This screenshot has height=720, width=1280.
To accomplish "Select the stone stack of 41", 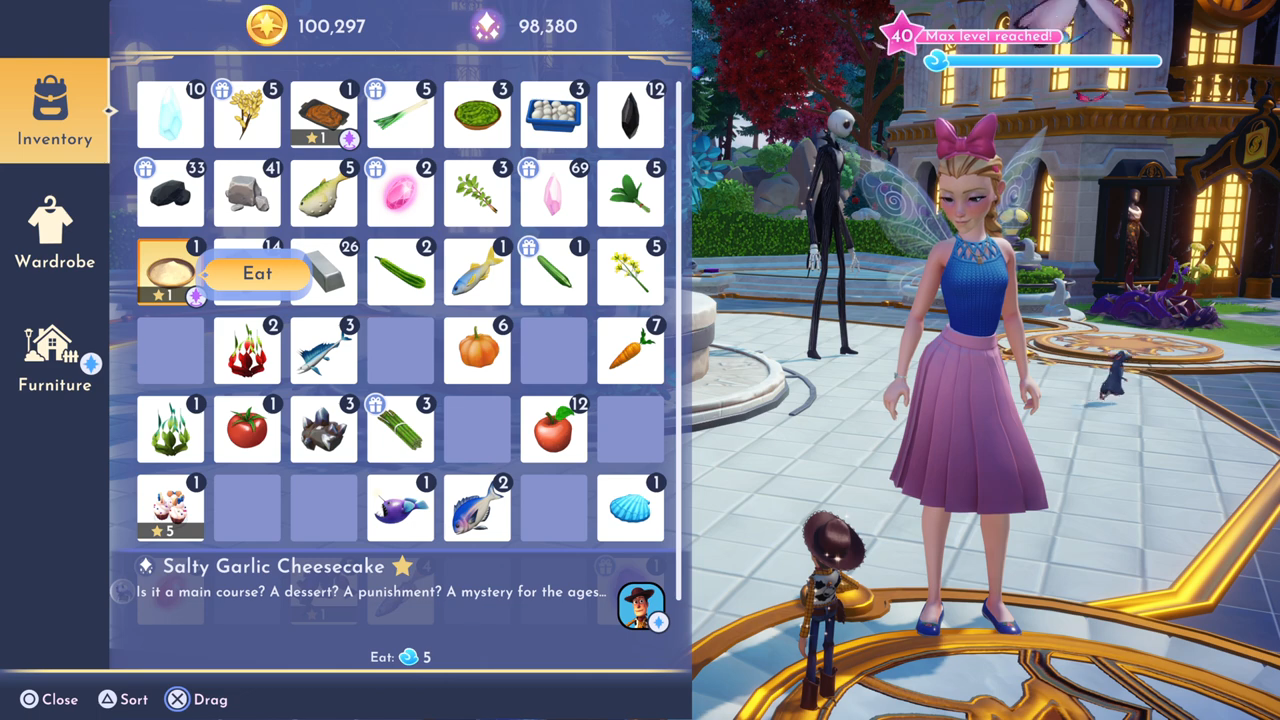I will click(247, 193).
